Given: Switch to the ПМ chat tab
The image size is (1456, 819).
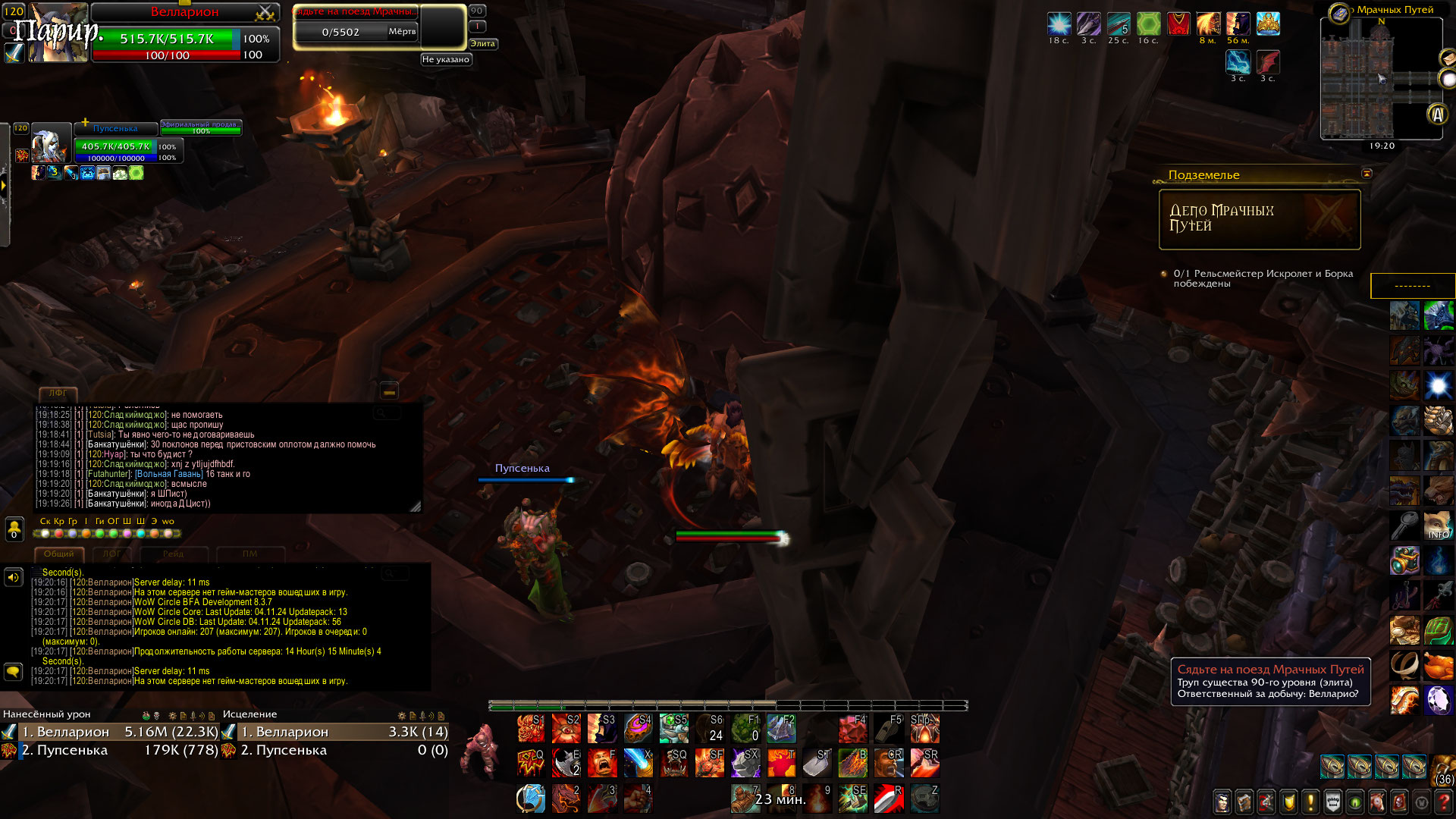Looking at the screenshot, I should (249, 554).
